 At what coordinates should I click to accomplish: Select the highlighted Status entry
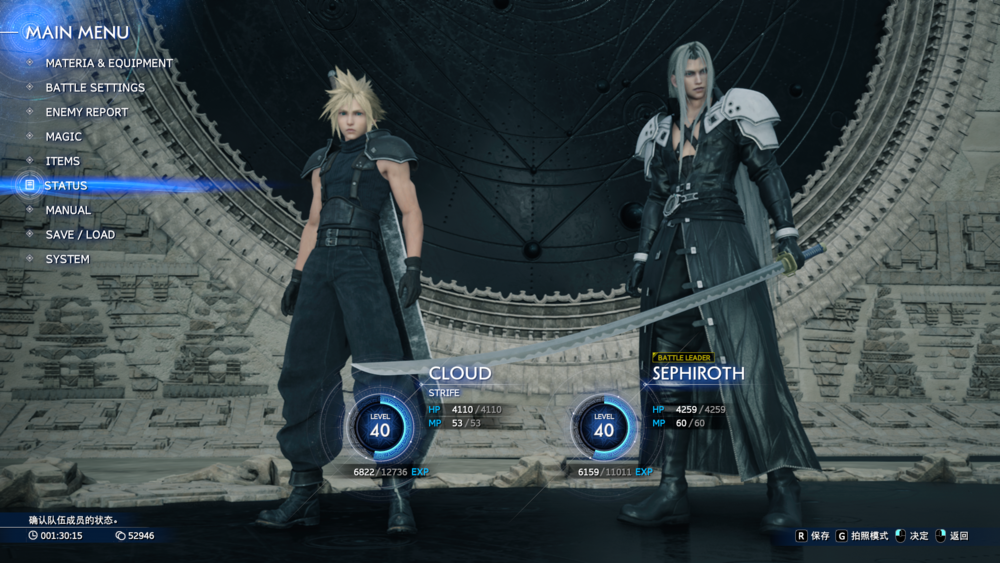coord(66,186)
